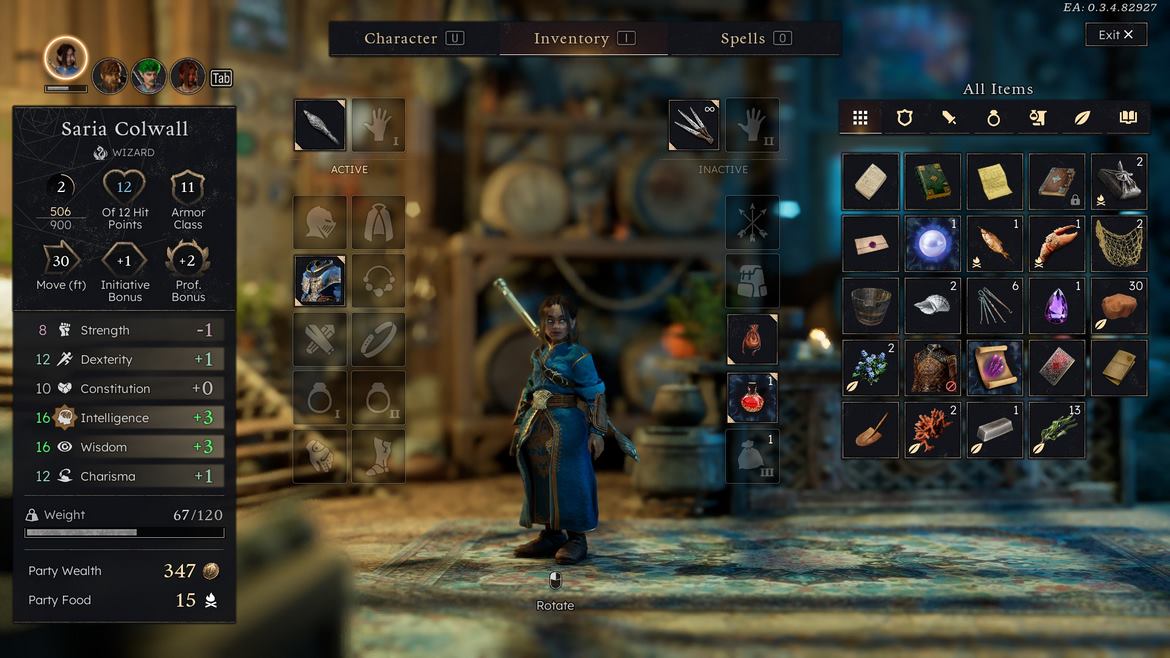This screenshot has width=1170, height=658.
Task: Select the green spellbook in inventory
Action: (x=933, y=181)
